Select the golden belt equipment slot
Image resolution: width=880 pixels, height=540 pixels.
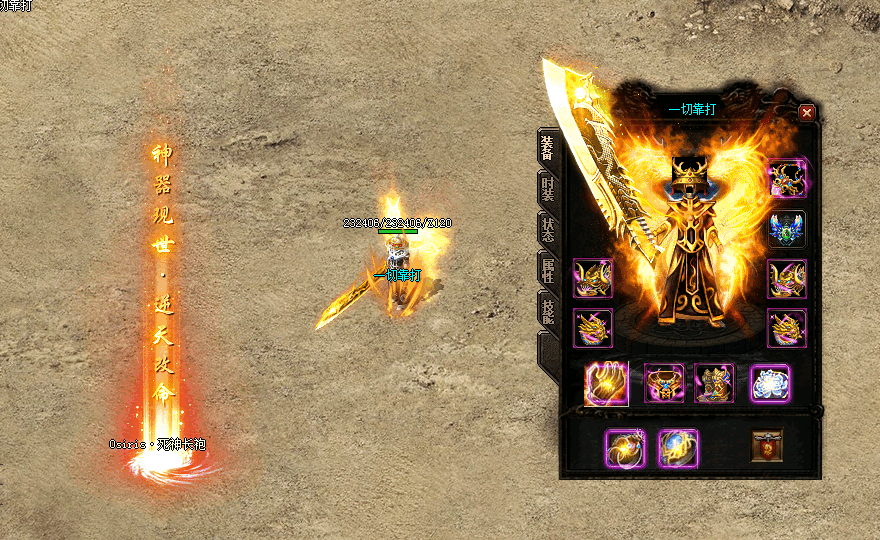664,383
